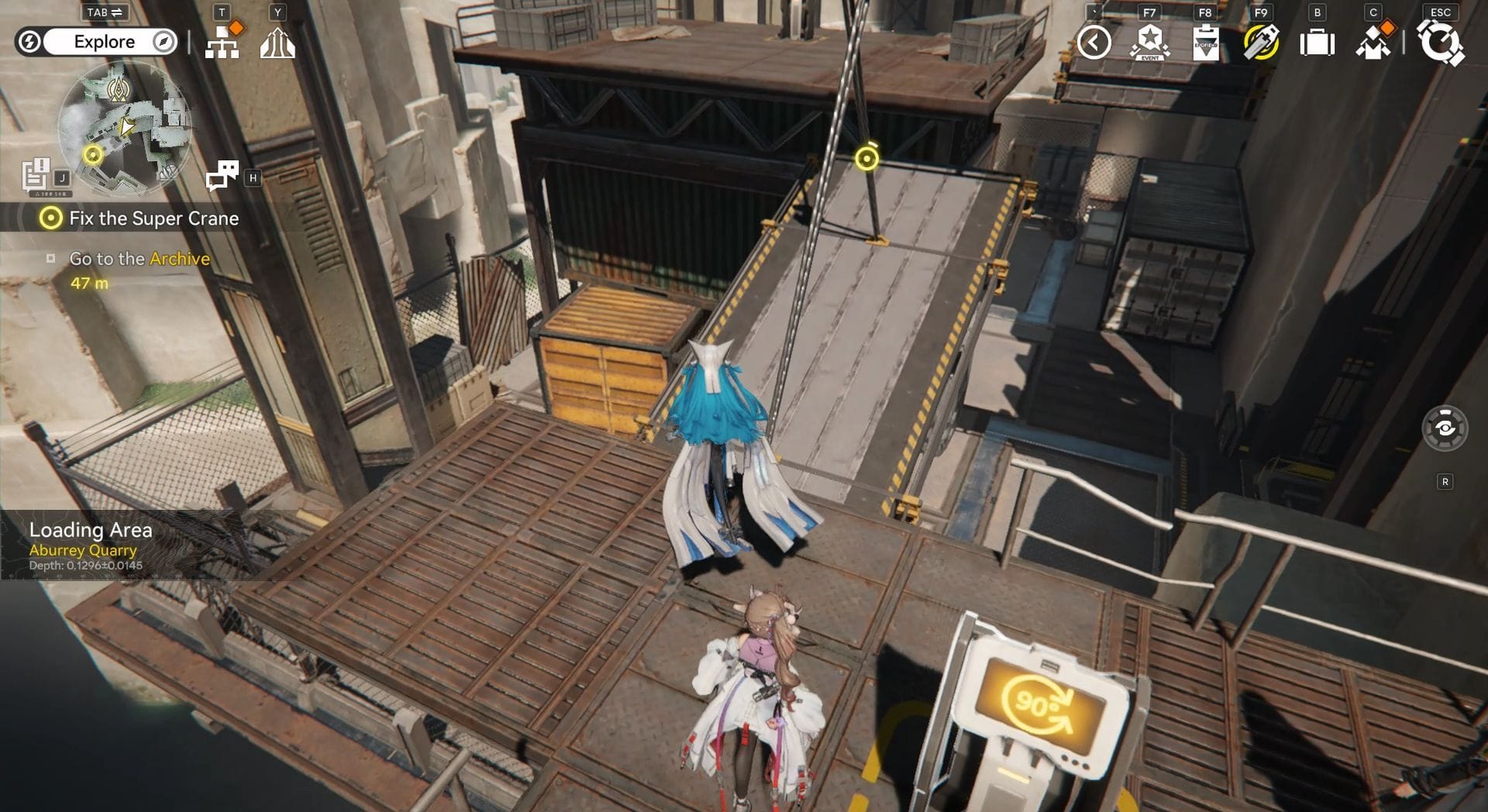Open the circular minimap
Image resolution: width=1488 pixels, height=812 pixels.
click(124, 128)
